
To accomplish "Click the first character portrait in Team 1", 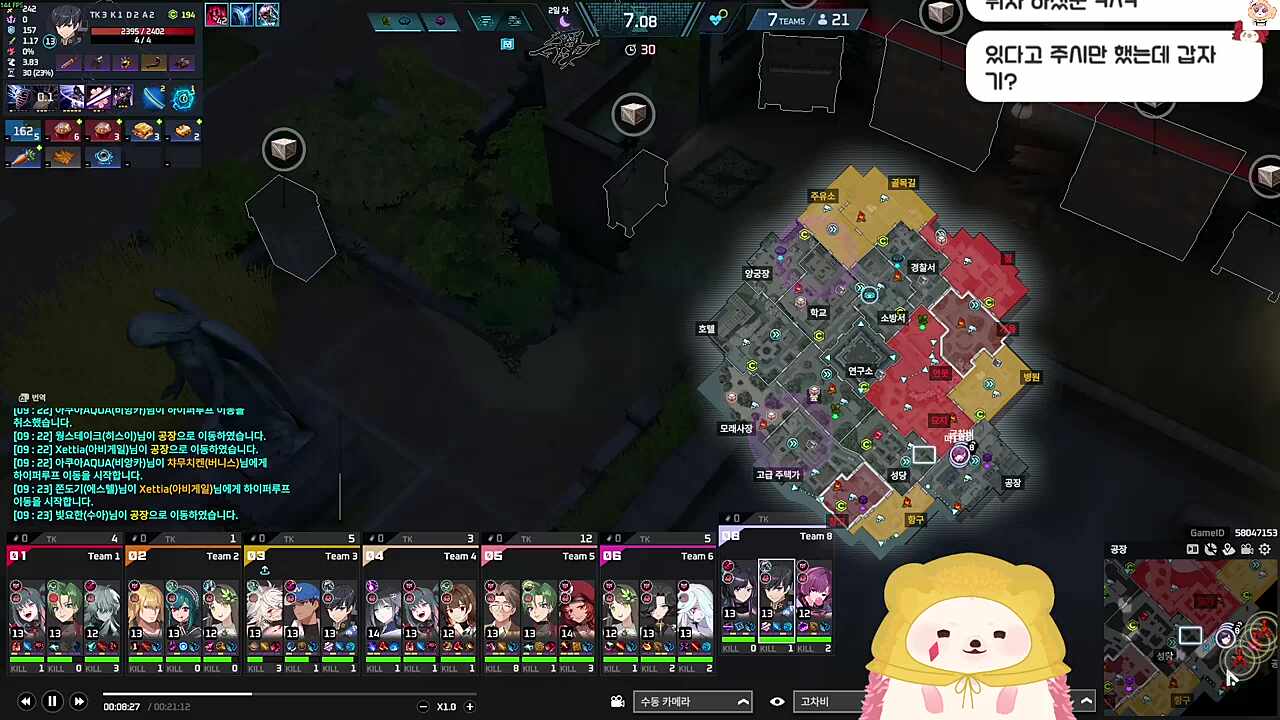I will [x=27, y=610].
